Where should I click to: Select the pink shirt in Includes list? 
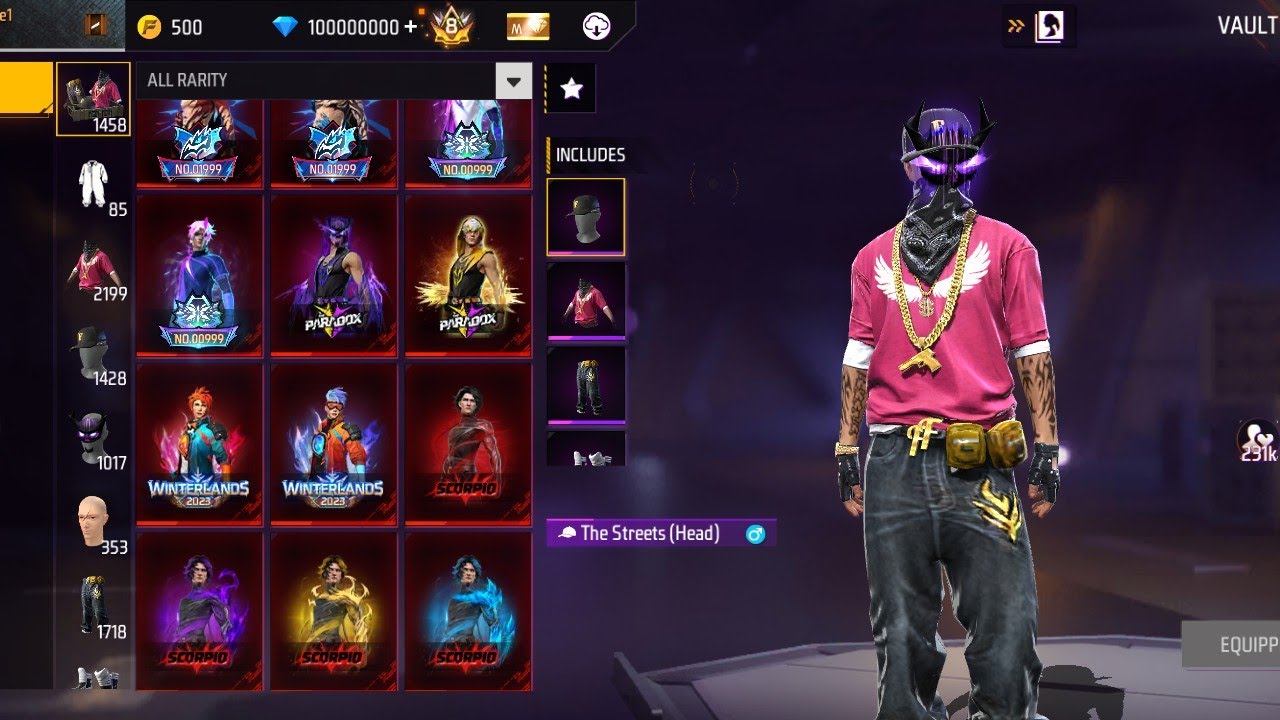(585, 300)
